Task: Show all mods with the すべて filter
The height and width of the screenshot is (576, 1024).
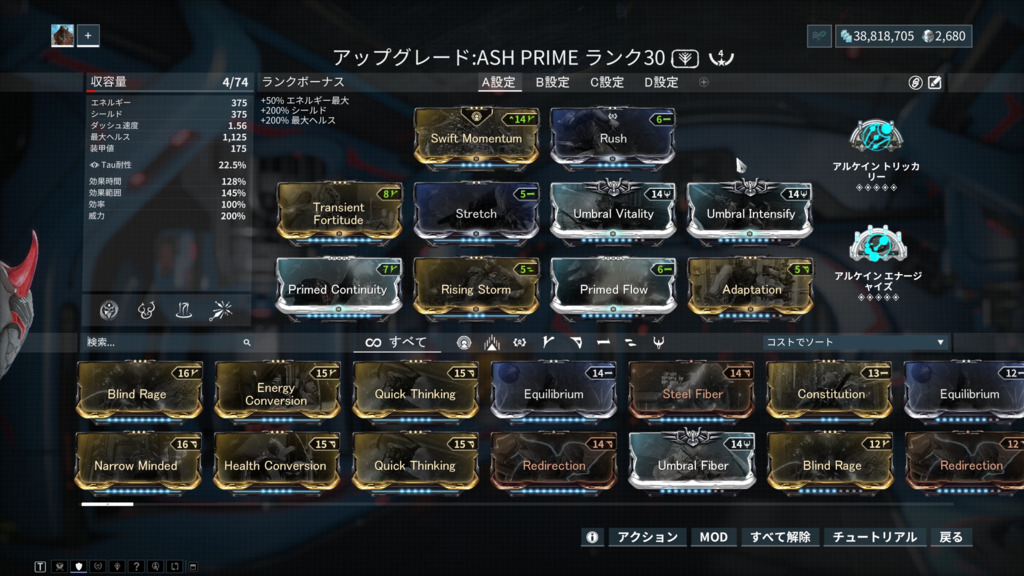Action: 396,342
